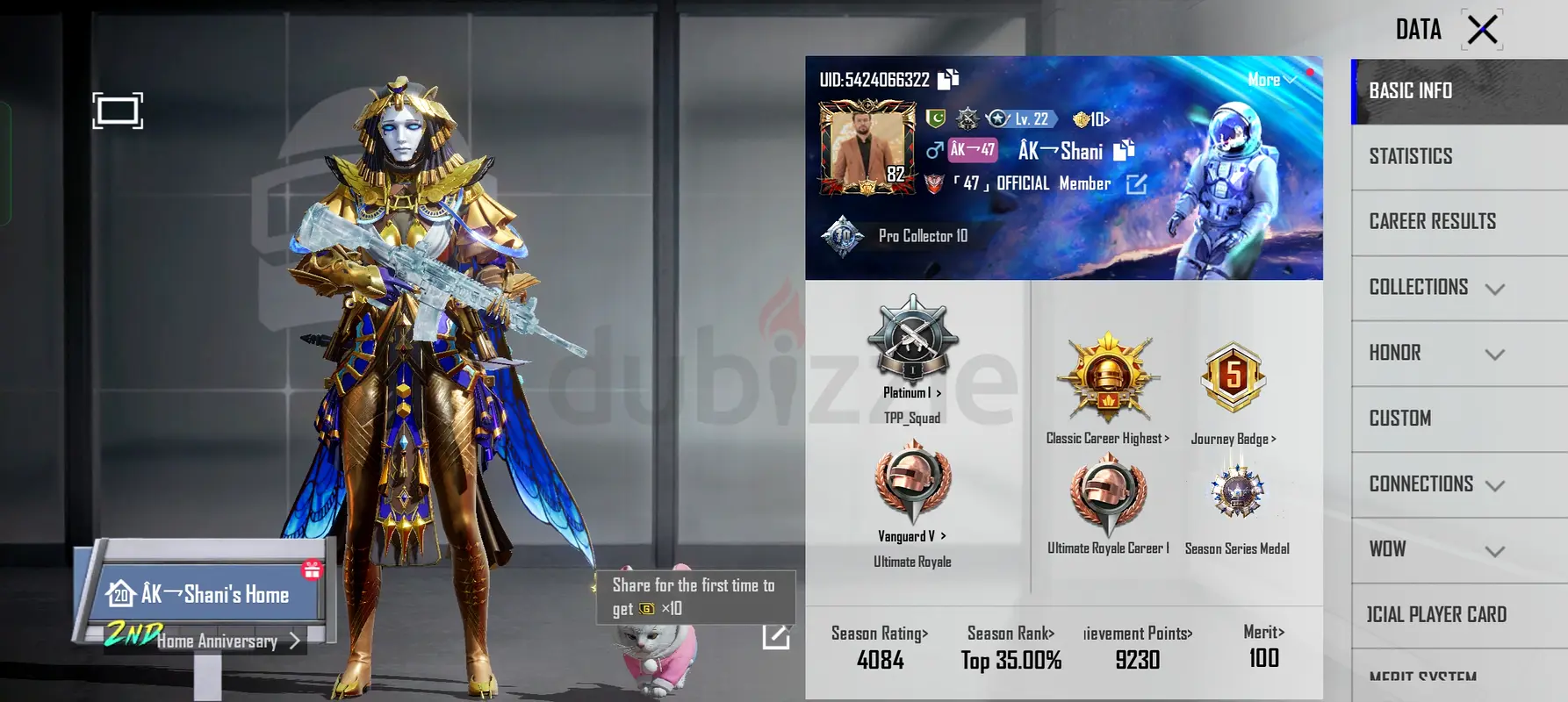Close the DATA panel with the X
The width and height of the screenshot is (1568, 702).
pyautogui.click(x=1482, y=30)
